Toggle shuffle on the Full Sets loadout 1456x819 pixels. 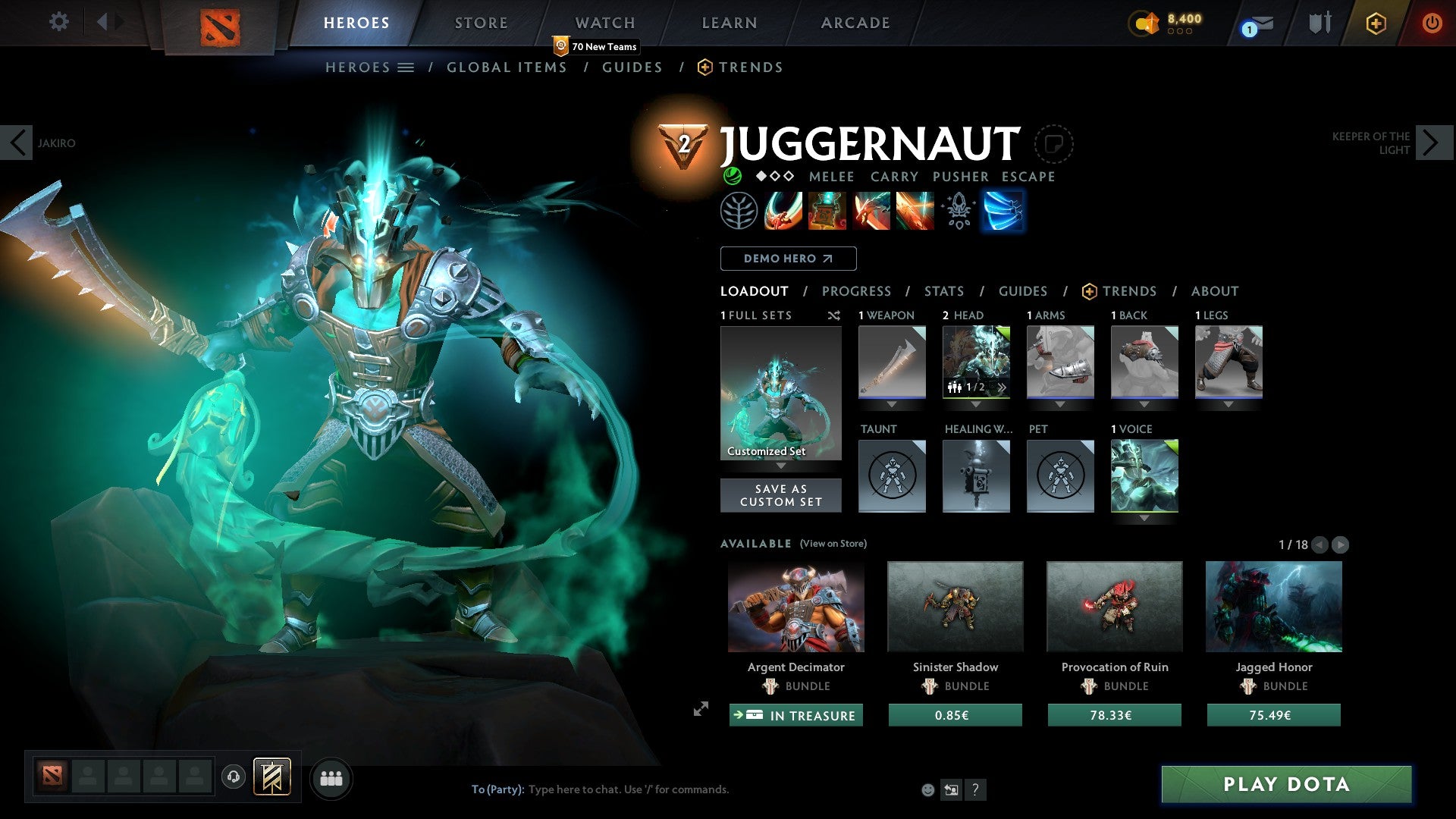[834, 316]
